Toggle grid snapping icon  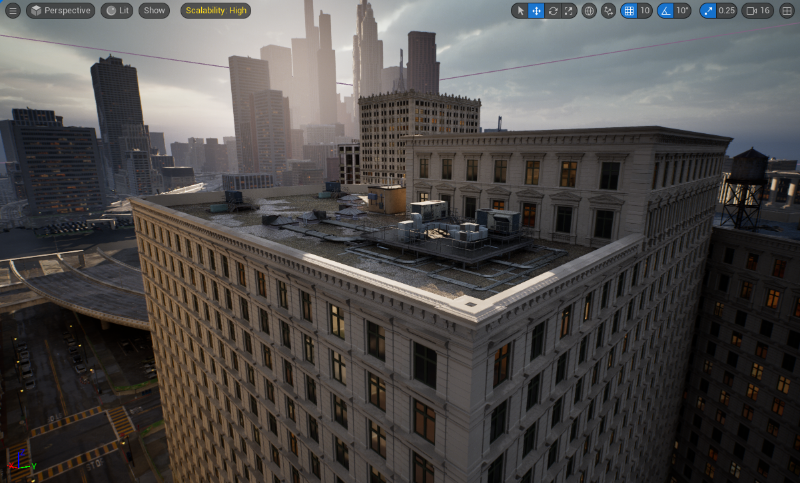click(629, 11)
